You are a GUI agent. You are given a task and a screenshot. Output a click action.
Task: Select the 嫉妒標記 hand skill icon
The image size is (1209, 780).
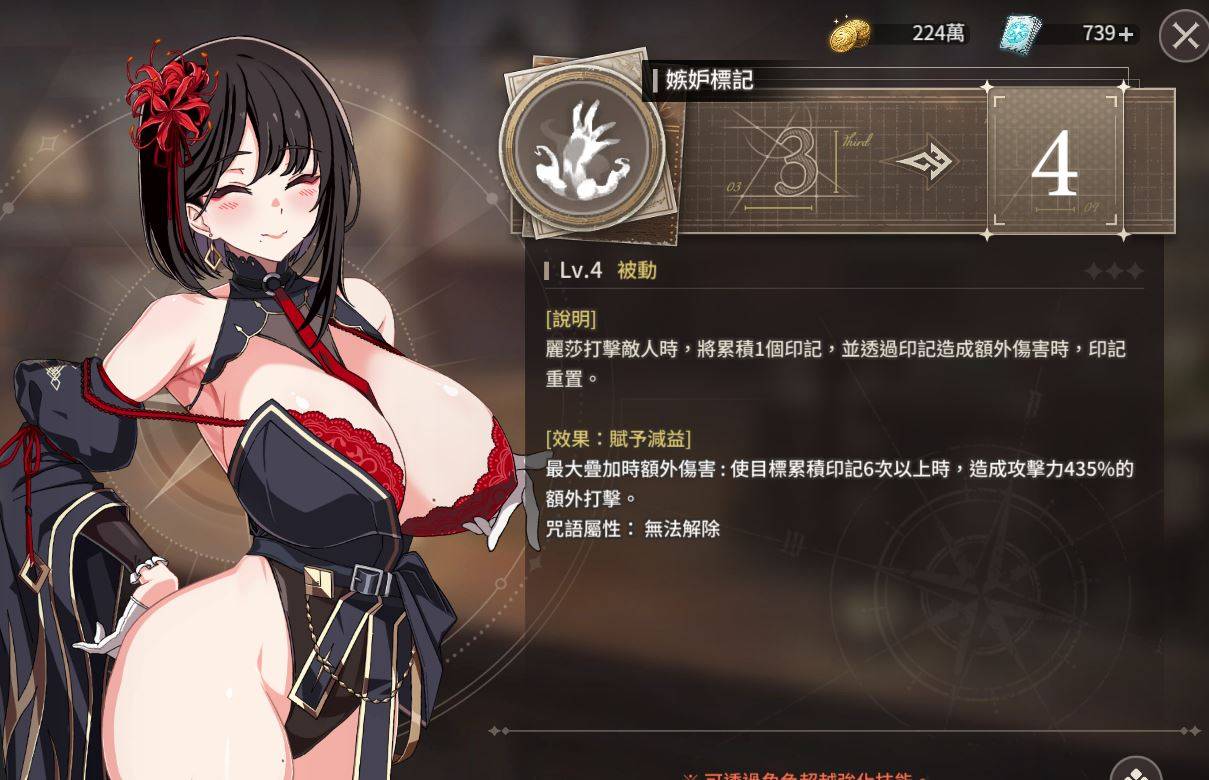pos(582,150)
